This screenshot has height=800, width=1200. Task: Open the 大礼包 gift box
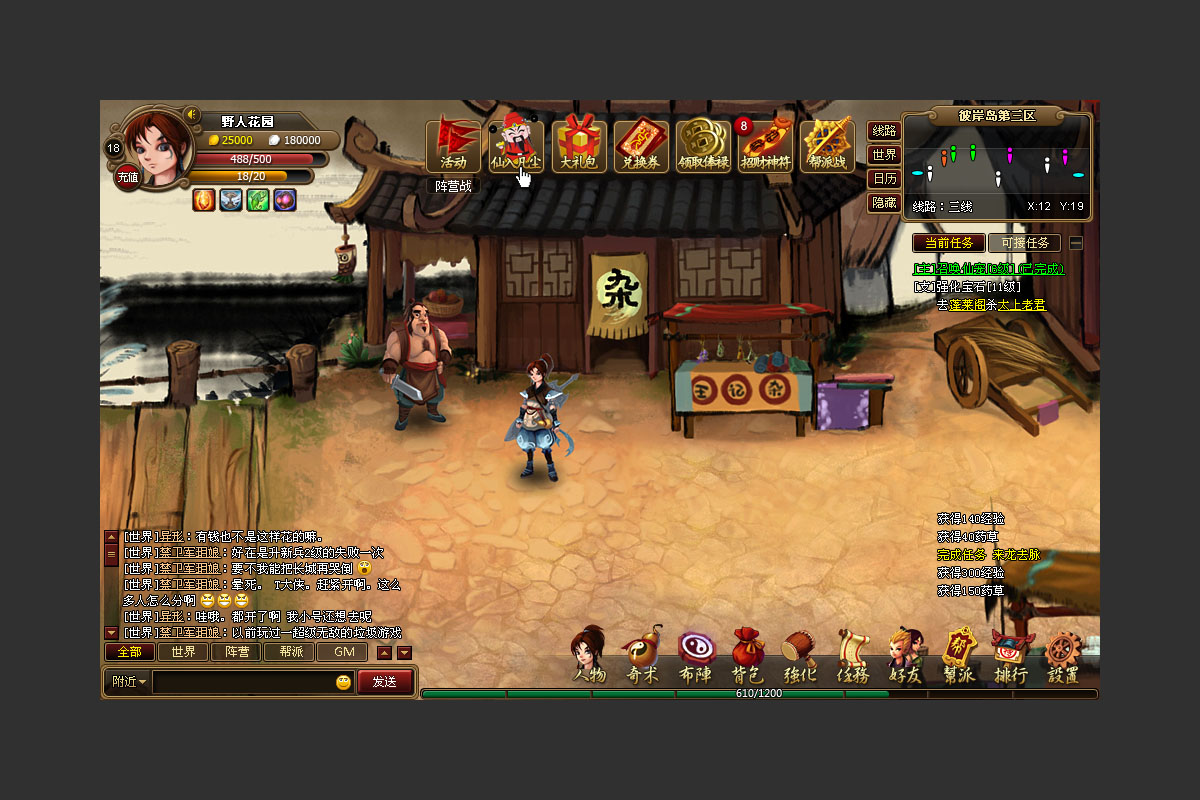click(579, 146)
